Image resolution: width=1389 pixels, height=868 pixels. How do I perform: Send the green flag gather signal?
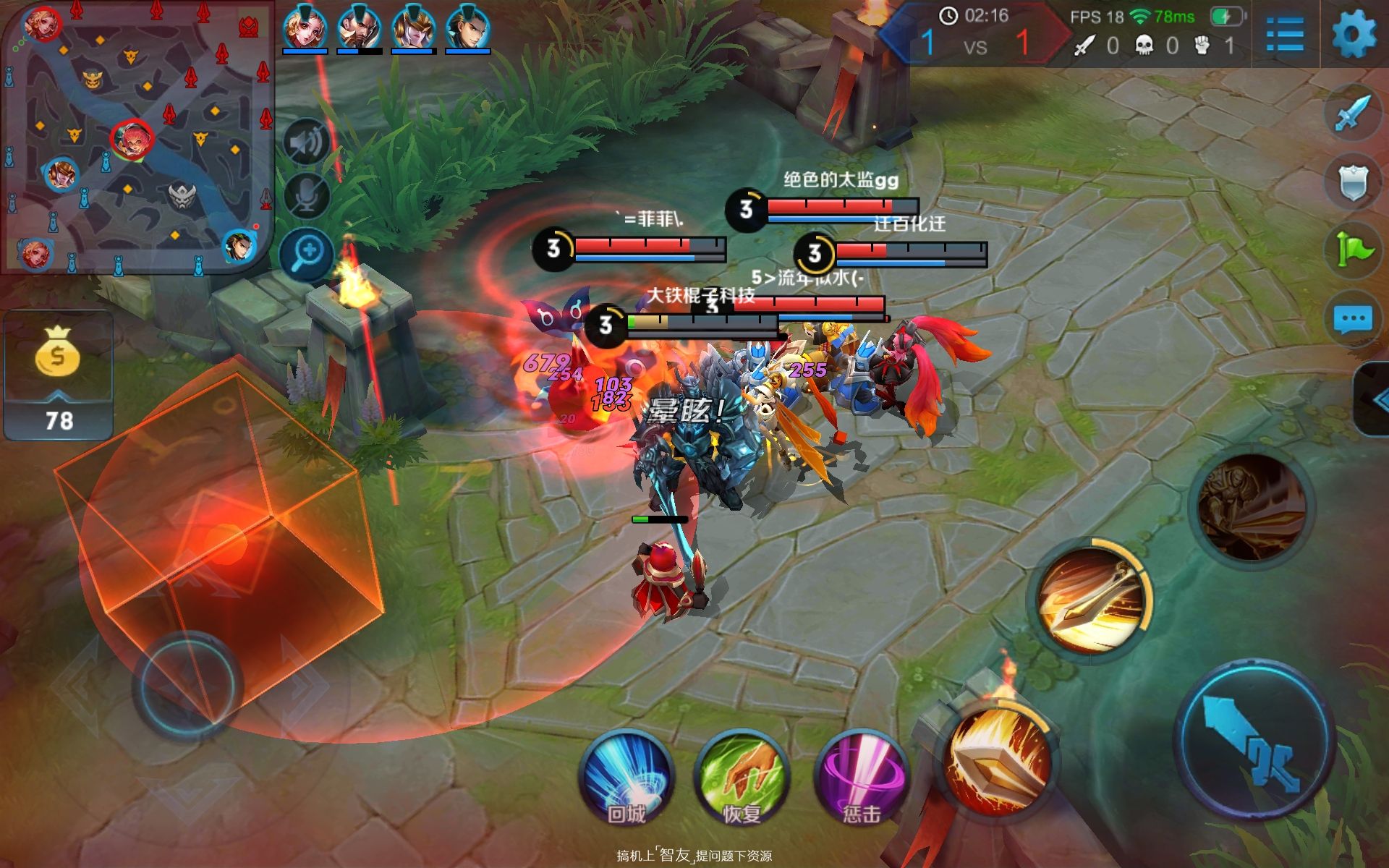tap(1351, 250)
